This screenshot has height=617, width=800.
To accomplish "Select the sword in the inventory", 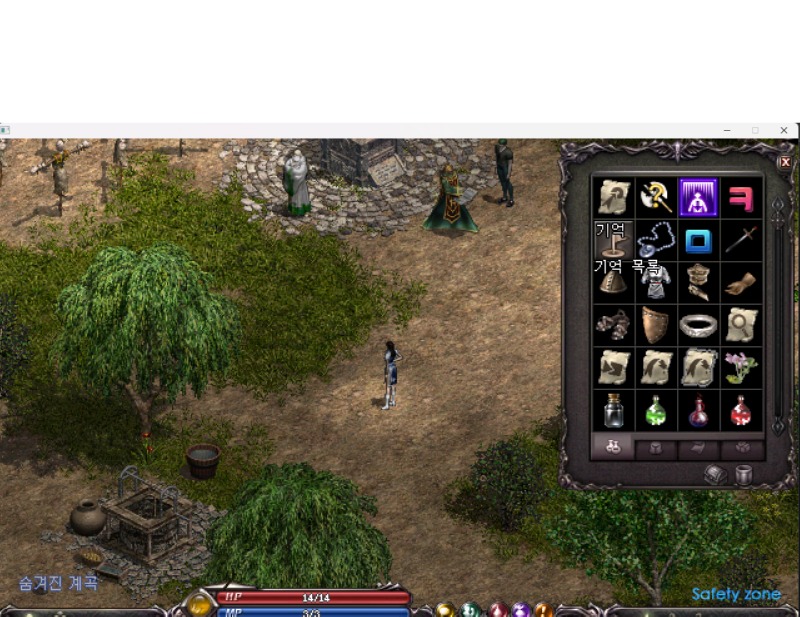I will click(741, 241).
